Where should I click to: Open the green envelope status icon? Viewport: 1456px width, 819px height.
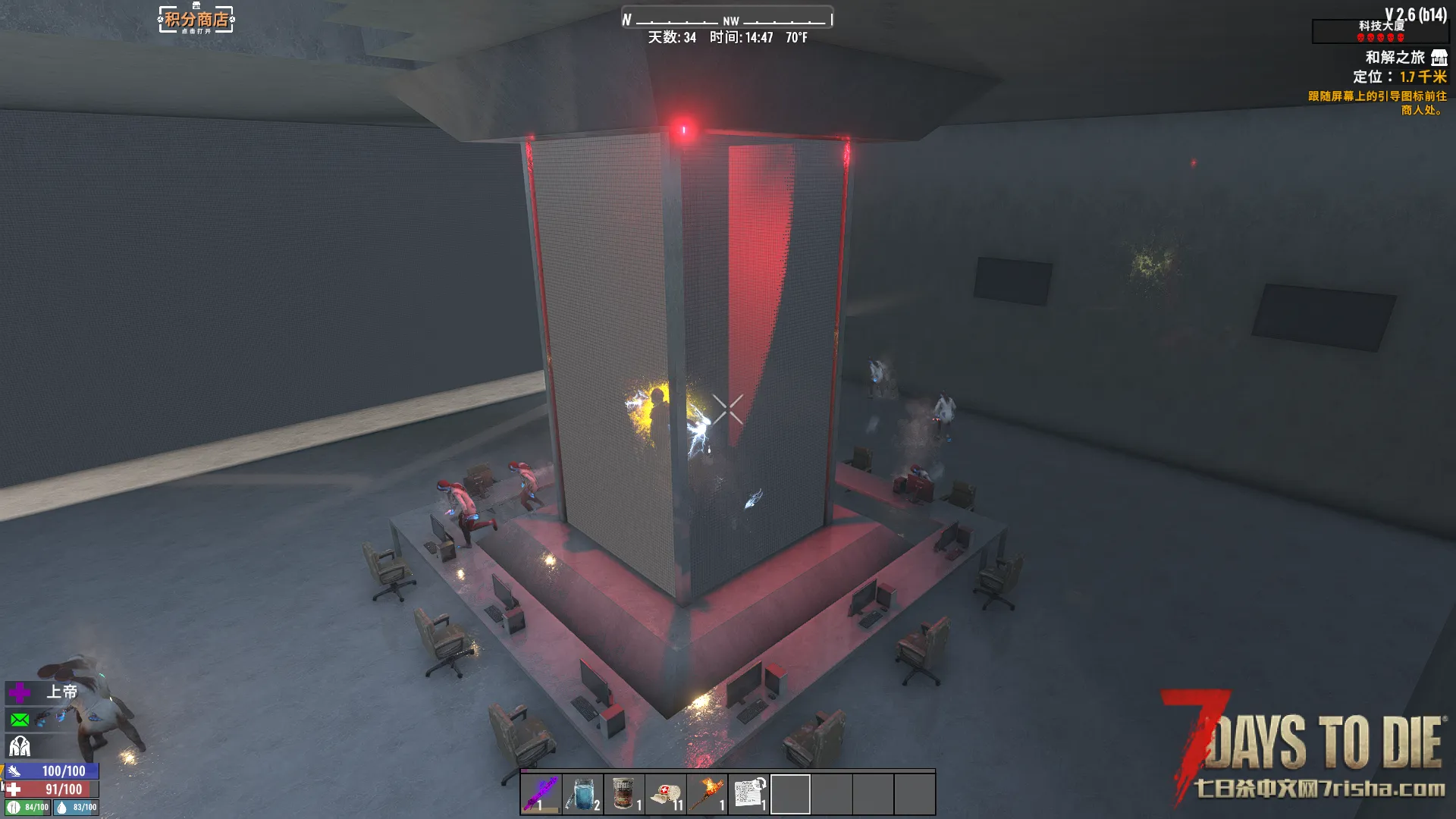click(x=20, y=719)
